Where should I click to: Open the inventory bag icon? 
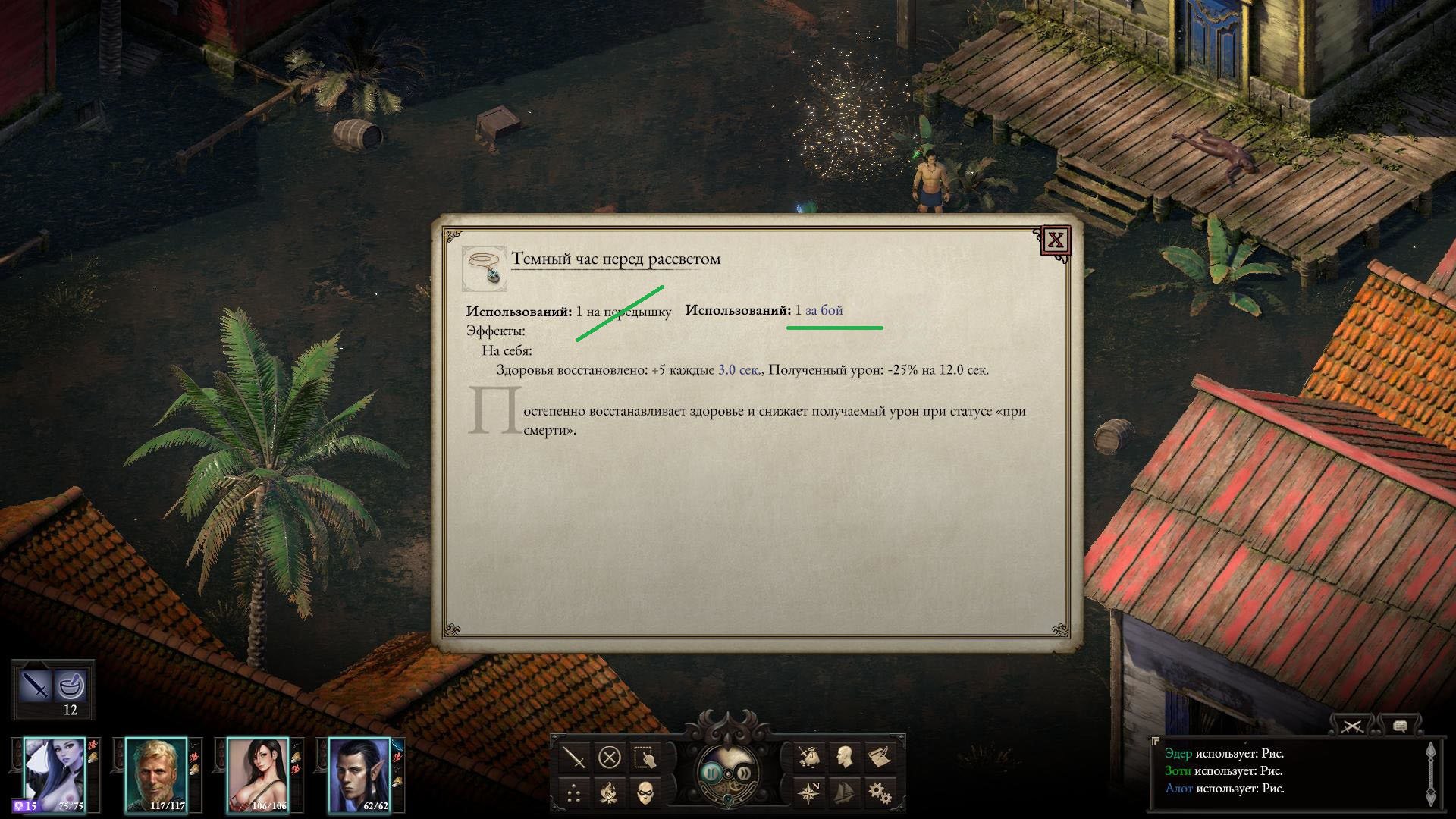(x=808, y=758)
